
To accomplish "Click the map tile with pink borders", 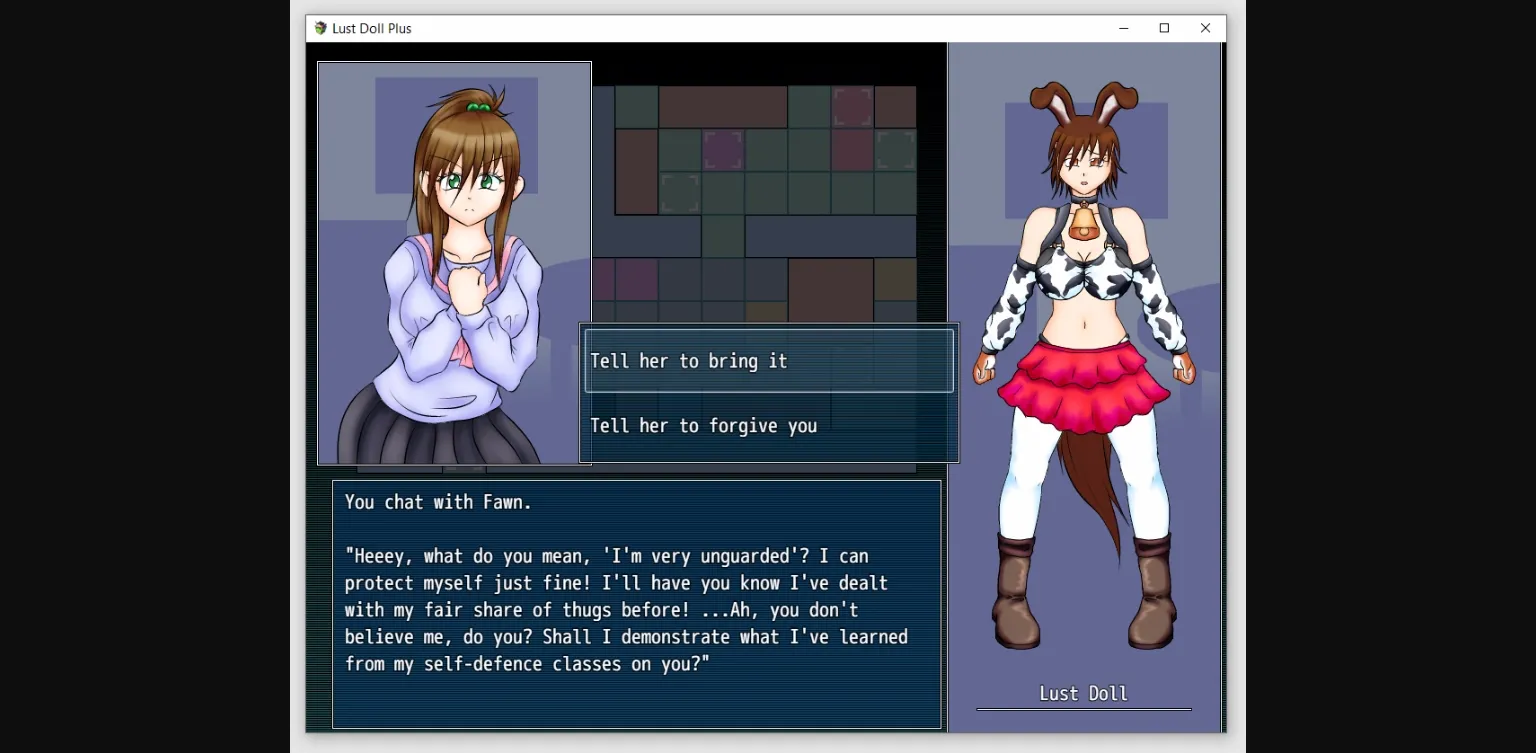I will (723, 149).
